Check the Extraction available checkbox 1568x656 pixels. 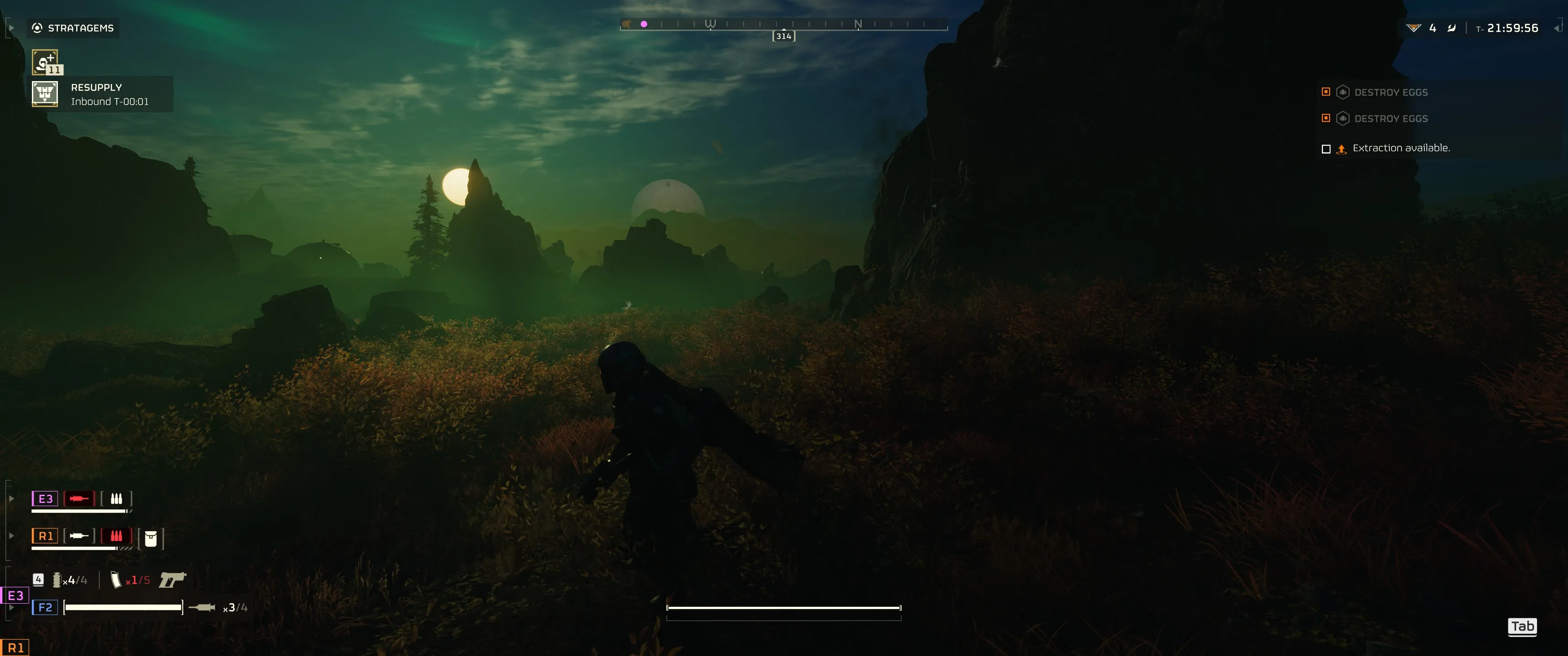coord(1326,148)
